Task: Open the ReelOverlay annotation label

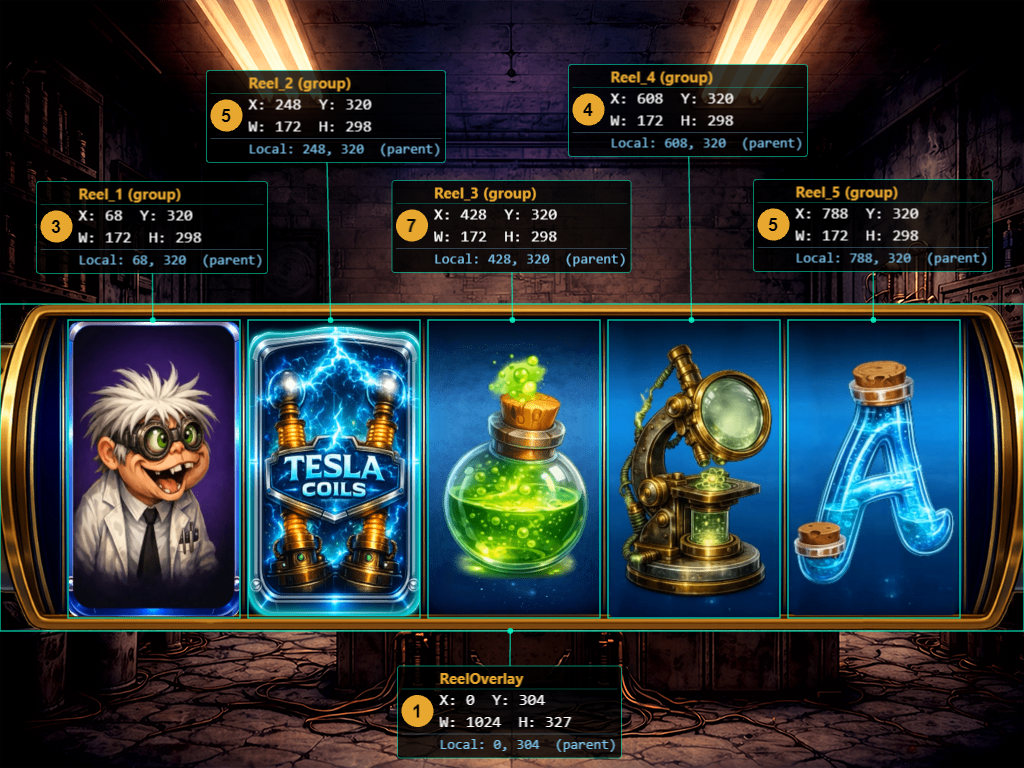Action: point(510,711)
